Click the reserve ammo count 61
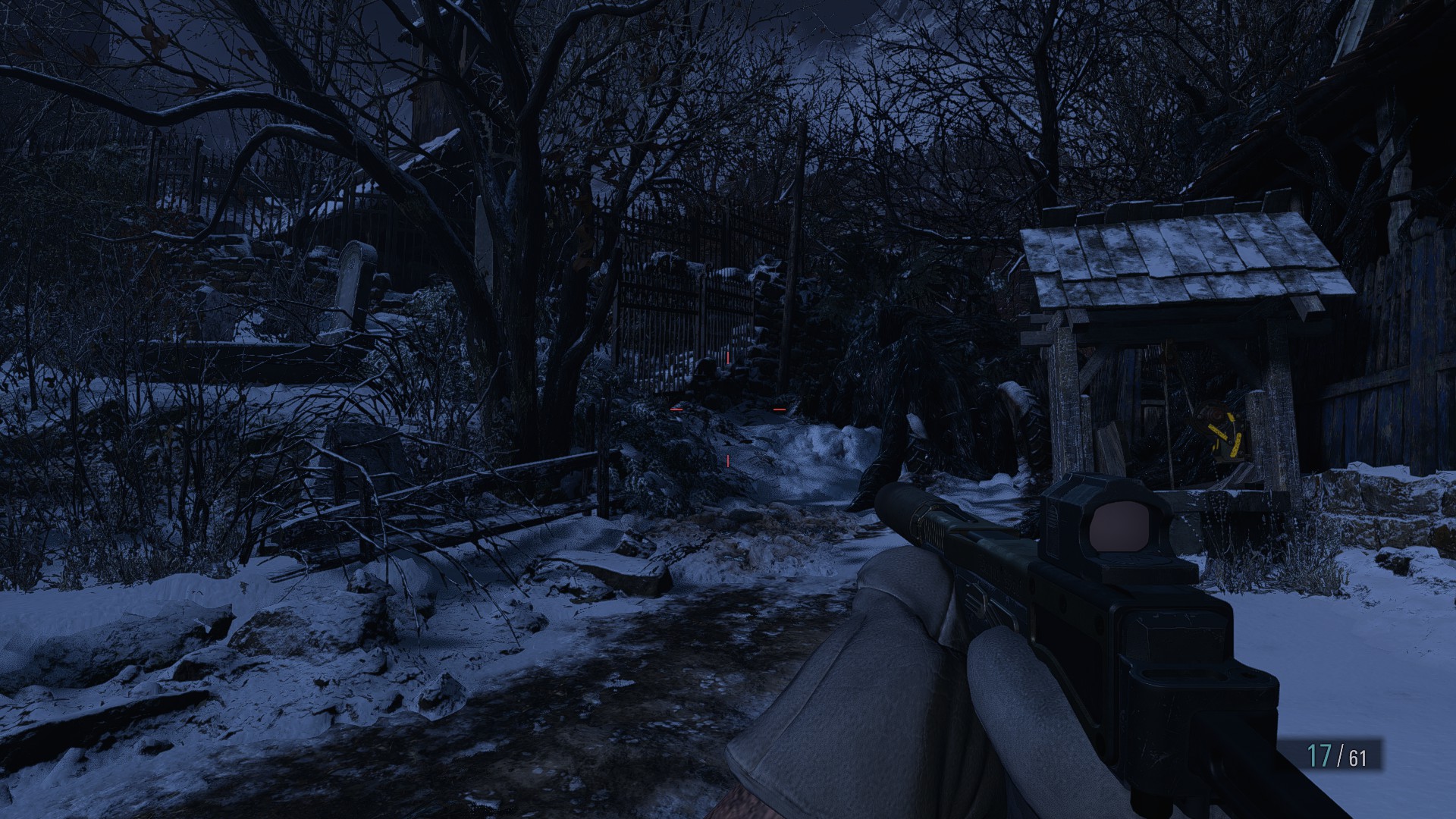The image size is (1456, 819). pos(1357,757)
